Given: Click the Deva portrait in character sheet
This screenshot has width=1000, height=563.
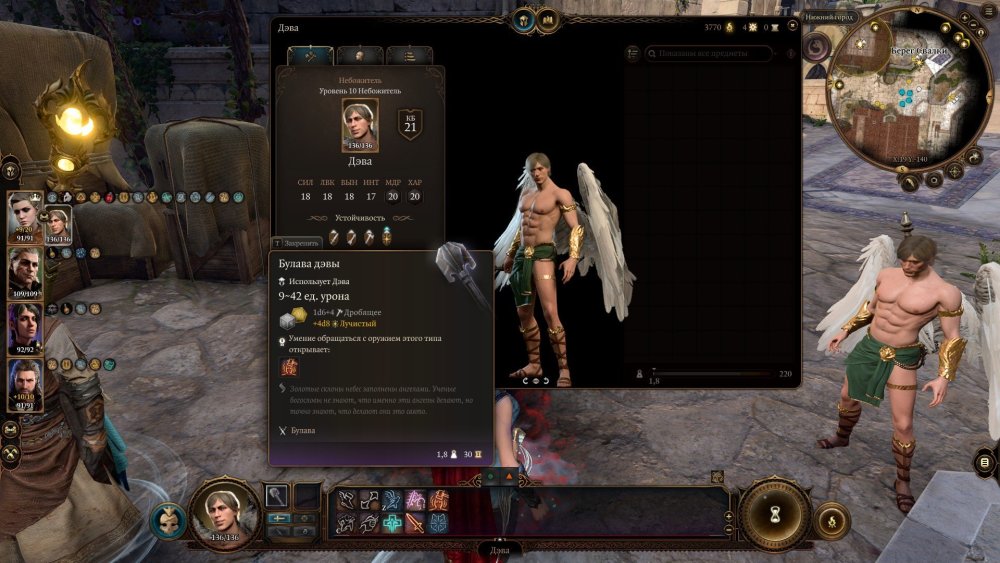Looking at the screenshot, I should (x=360, y=125).
